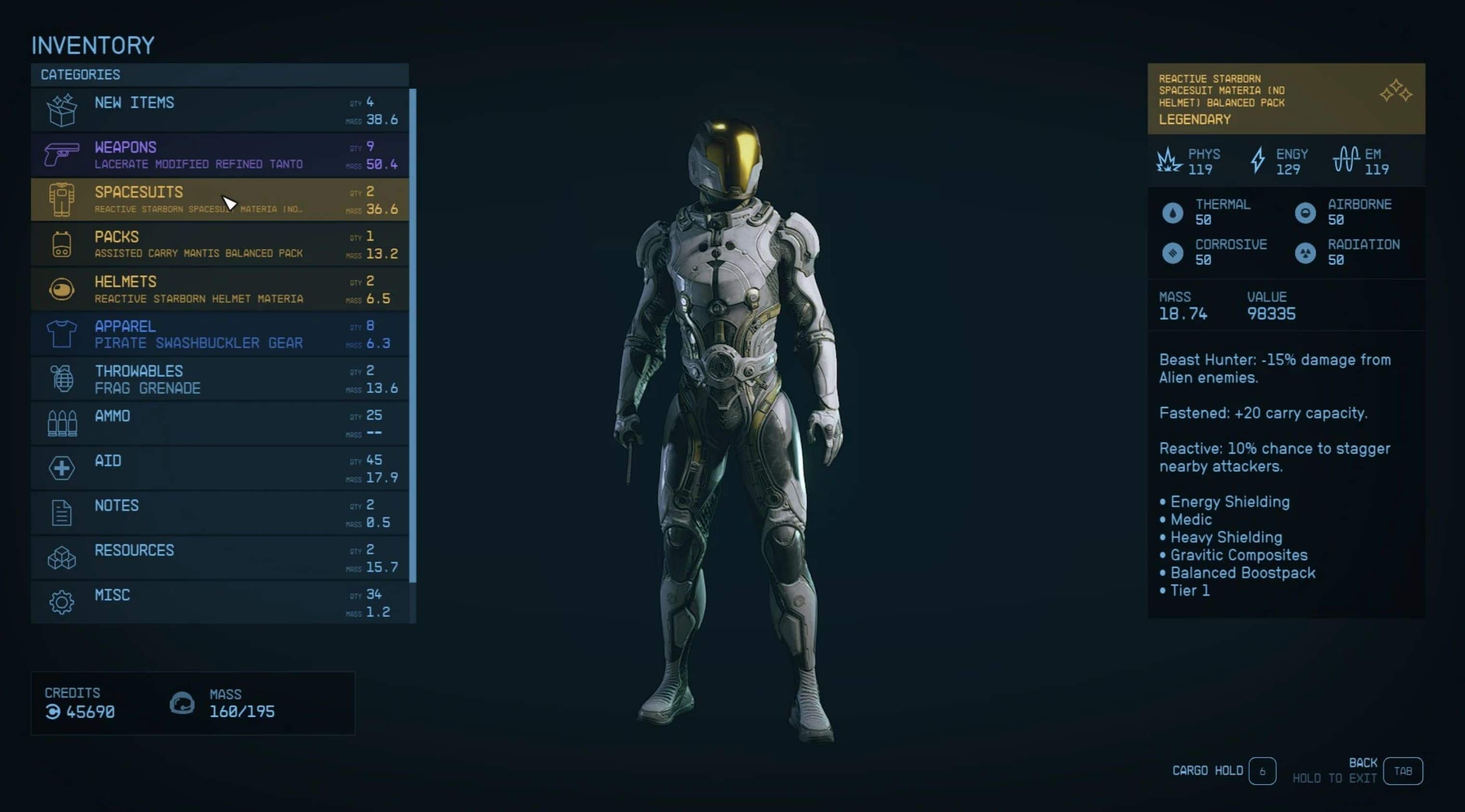The image size is (1465, 812).
Task: Choose the Packs category
Action: pos(220,245)
